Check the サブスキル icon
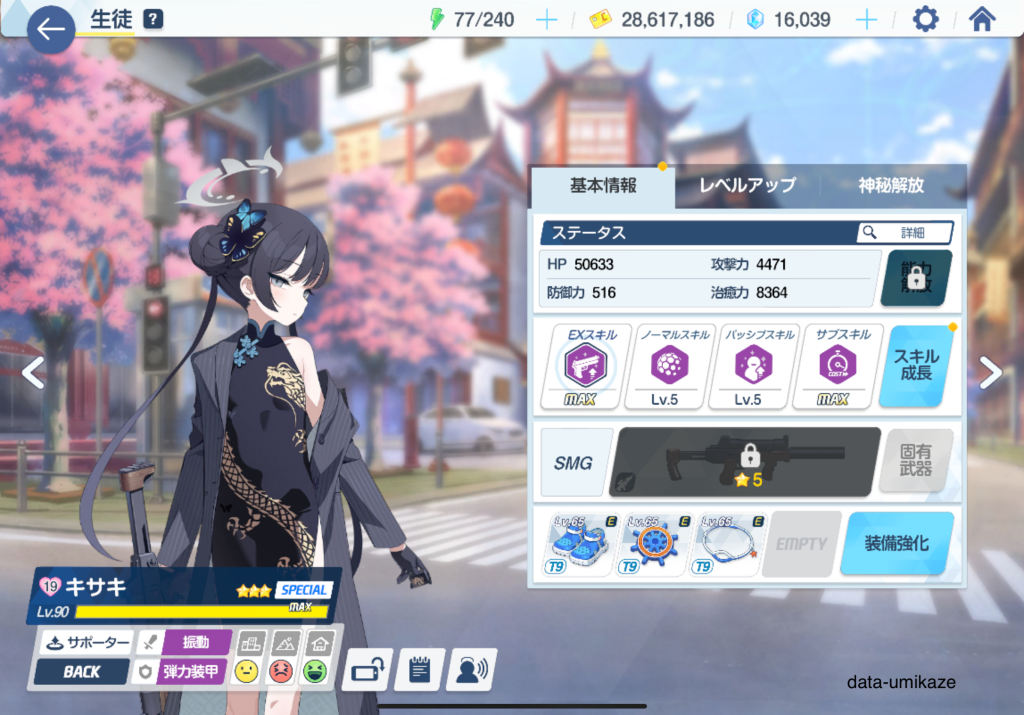Screen dimensions: 1024x715 (830, 367)
